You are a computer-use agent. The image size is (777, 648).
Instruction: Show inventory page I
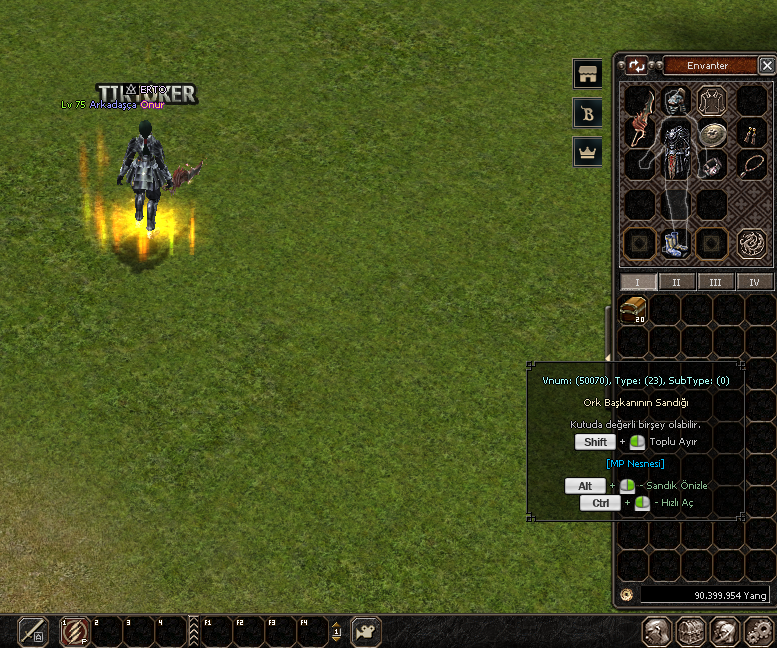click(638, 282)
